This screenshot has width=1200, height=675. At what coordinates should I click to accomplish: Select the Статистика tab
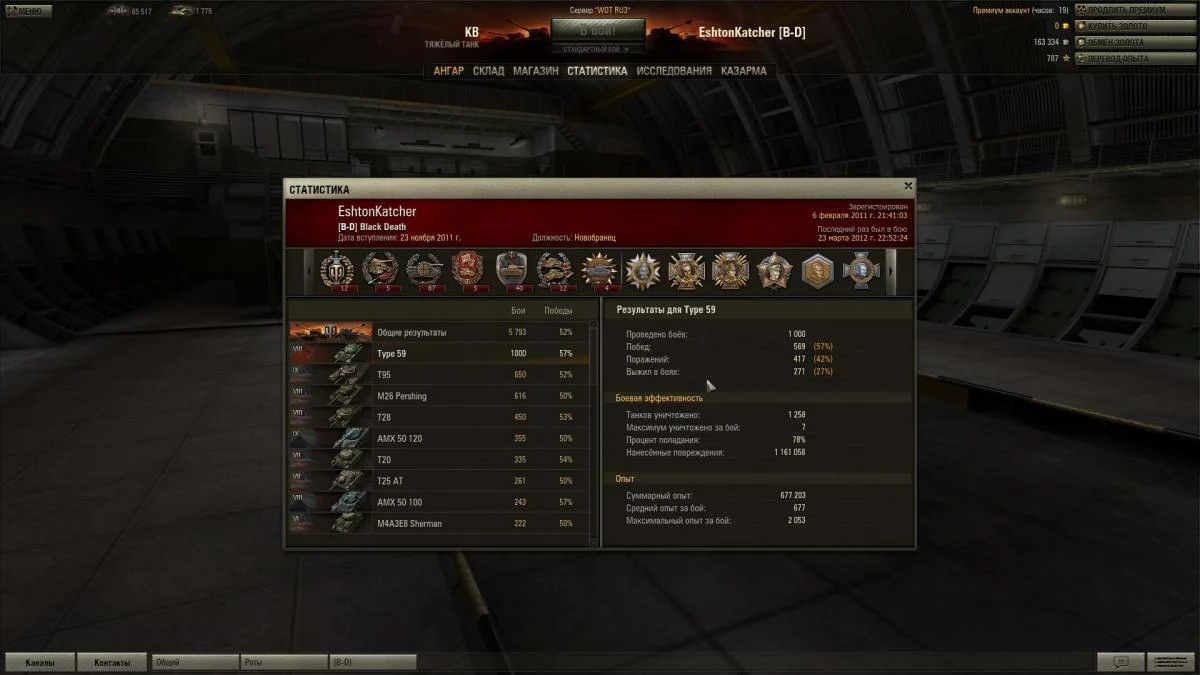click(597, 71)
